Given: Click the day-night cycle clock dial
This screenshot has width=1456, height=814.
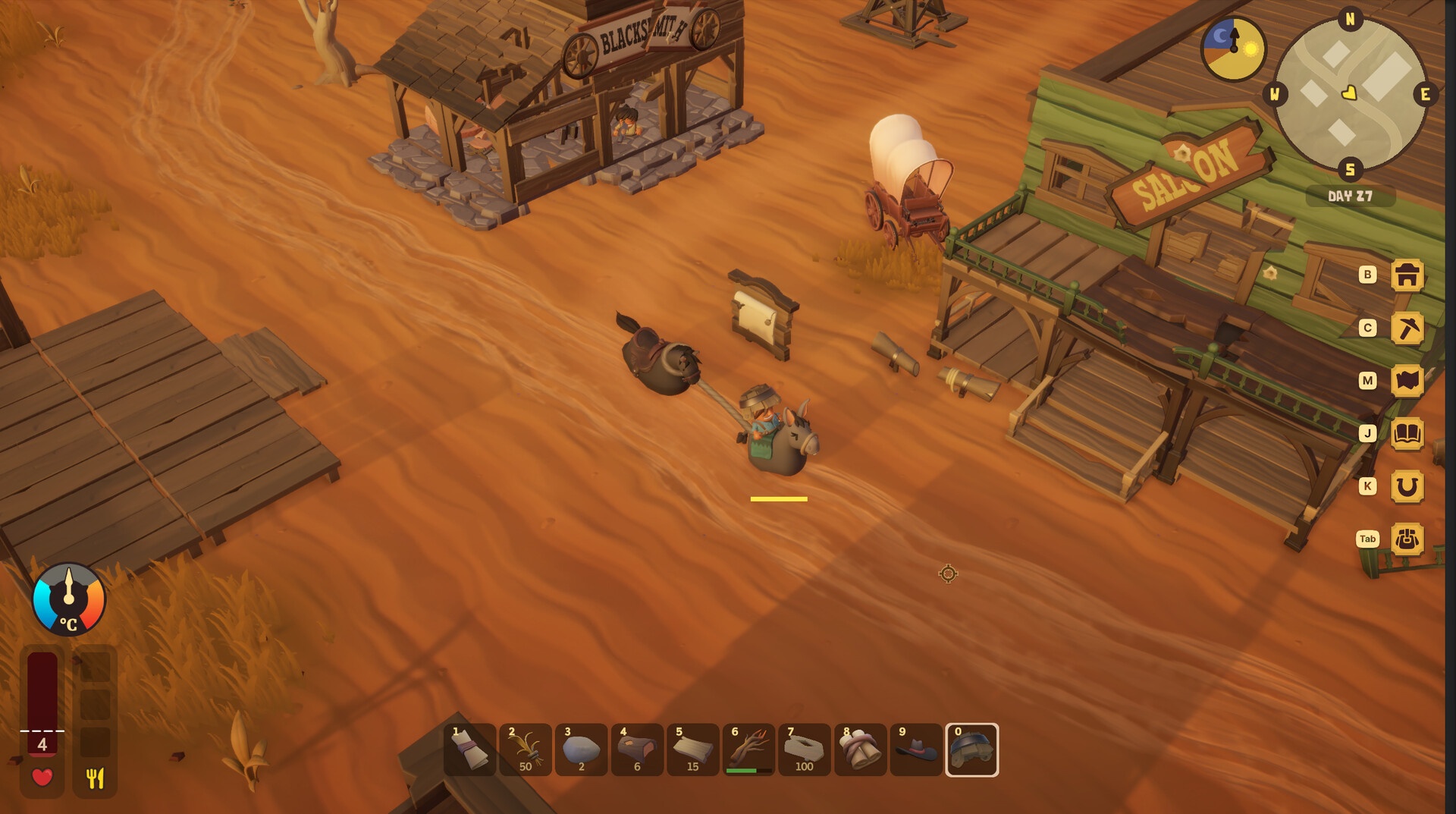Looking at the screenshot, I should 1234,49.
